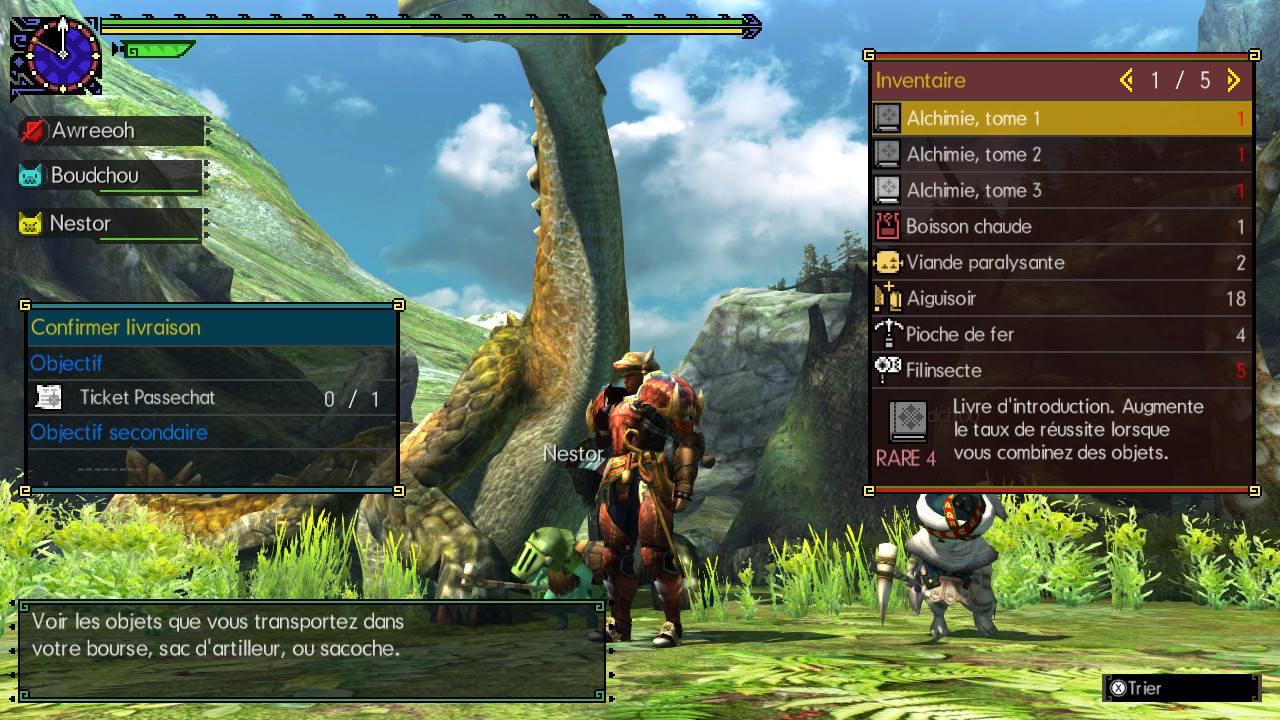Click the Nestor companion name tag
Viewport: 1280px width, 720px height.
click(110, 224)
